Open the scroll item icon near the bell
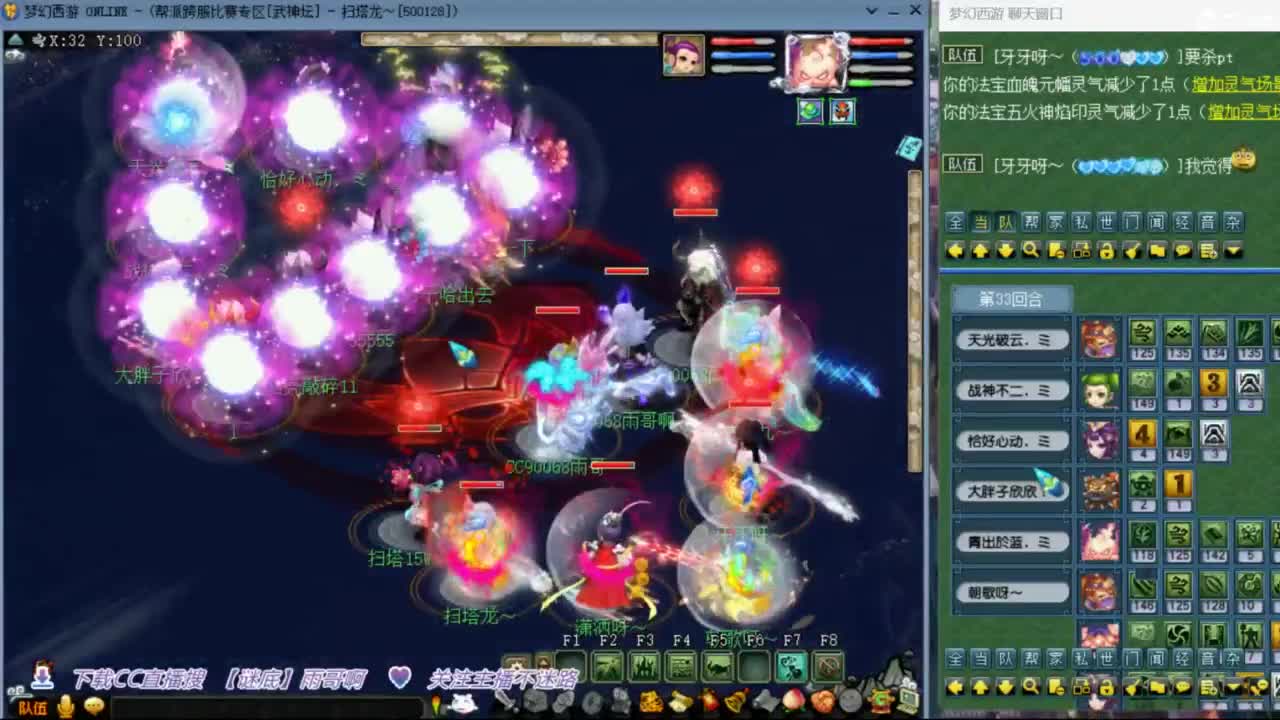Screen dimensions: 1280x720 [680, 702]
